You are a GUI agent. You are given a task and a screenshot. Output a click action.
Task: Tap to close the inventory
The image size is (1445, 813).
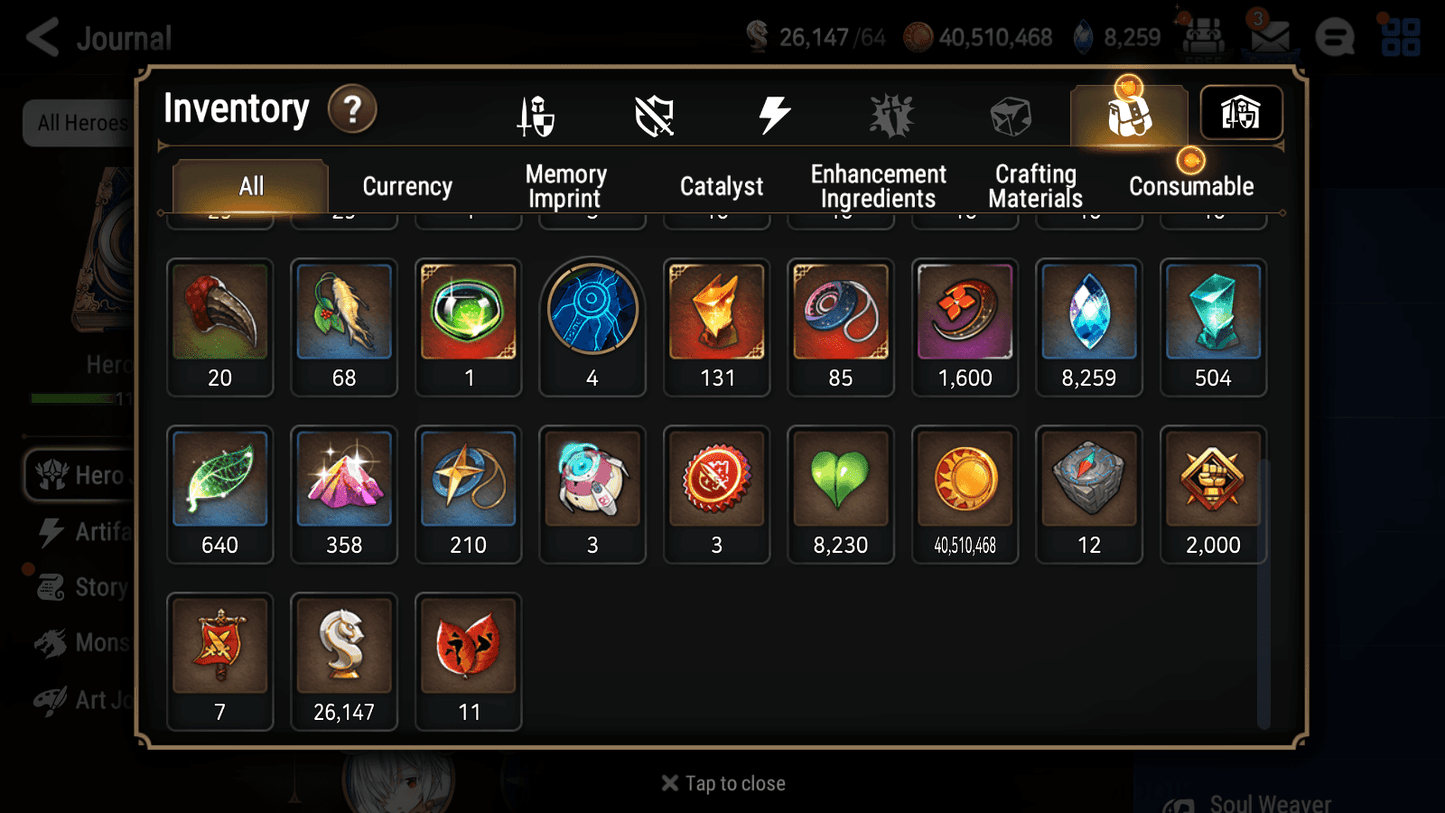point(722,783)
